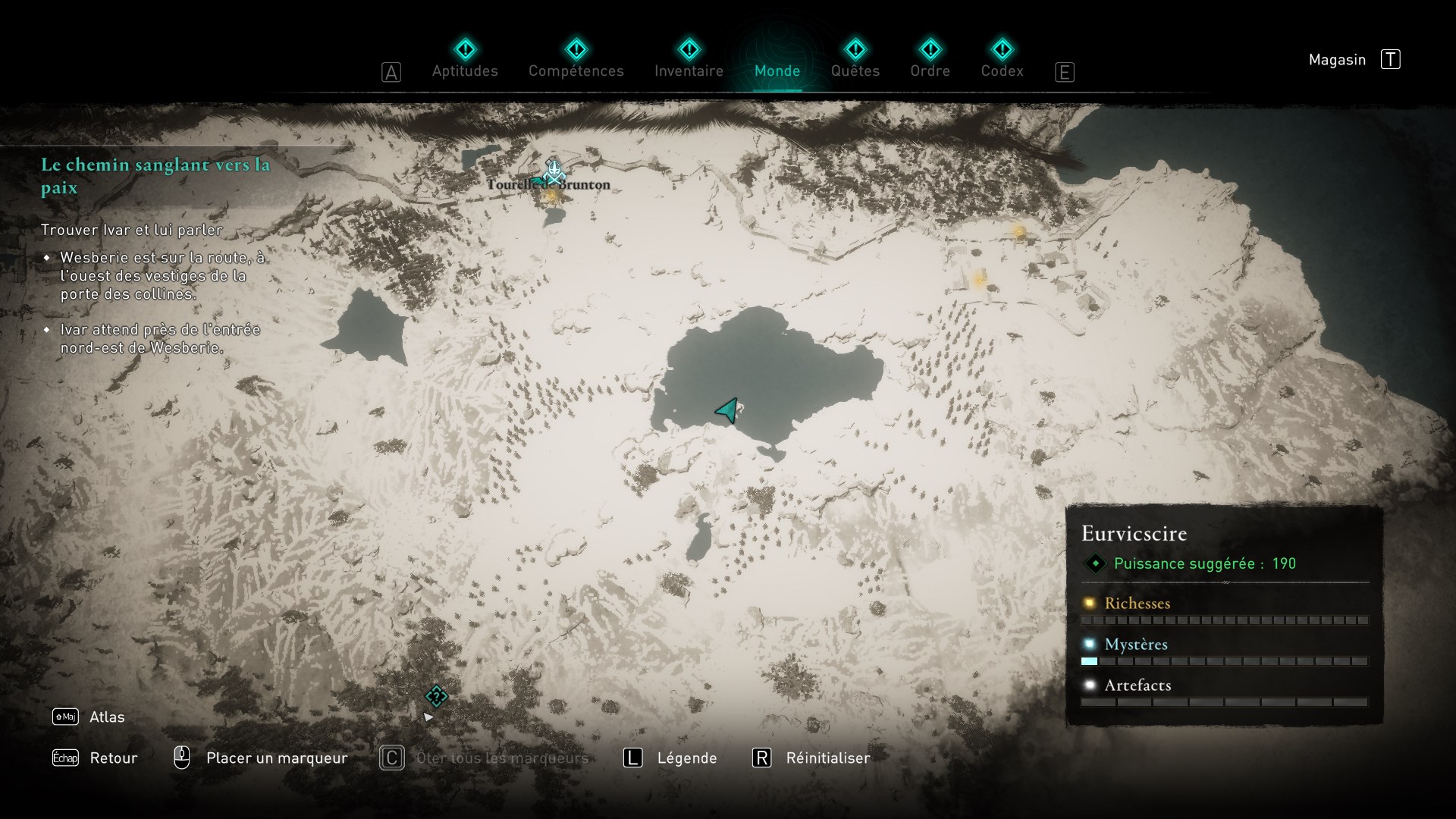Click Retour to go back
The image size is (1456, 819).
[x=113, y=758]
